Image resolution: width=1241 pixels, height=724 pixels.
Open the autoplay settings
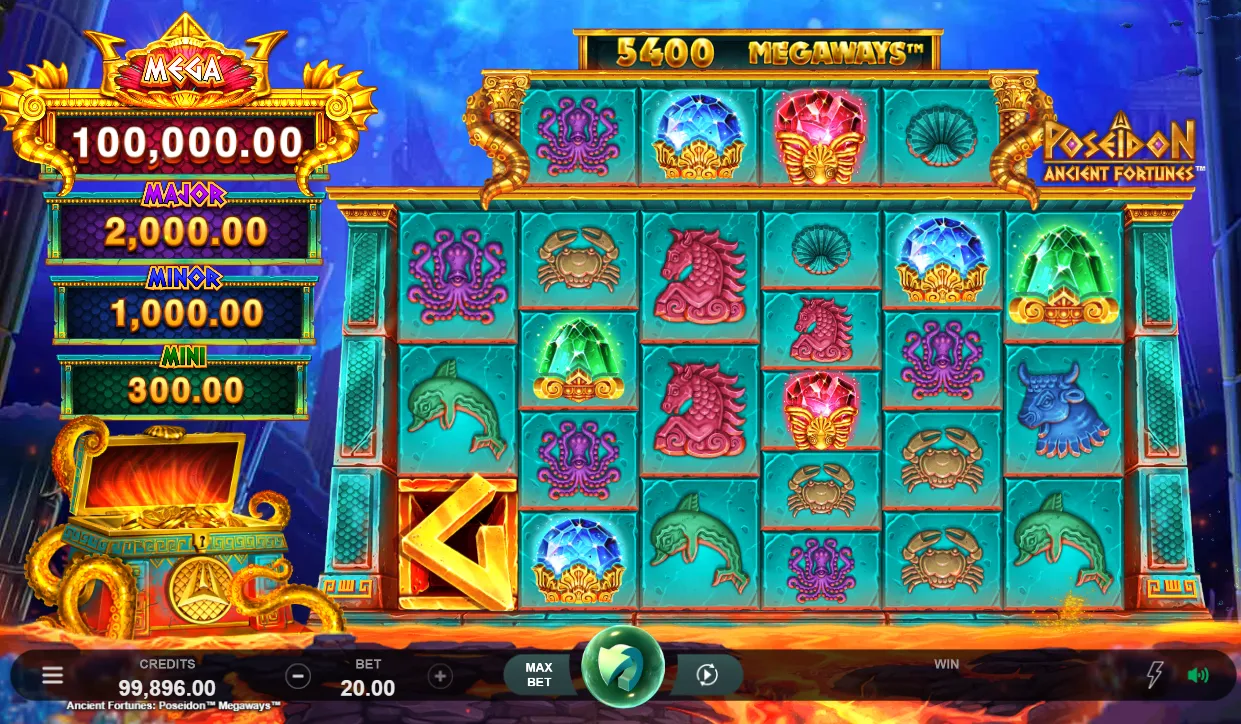click(x=707, y=675)
